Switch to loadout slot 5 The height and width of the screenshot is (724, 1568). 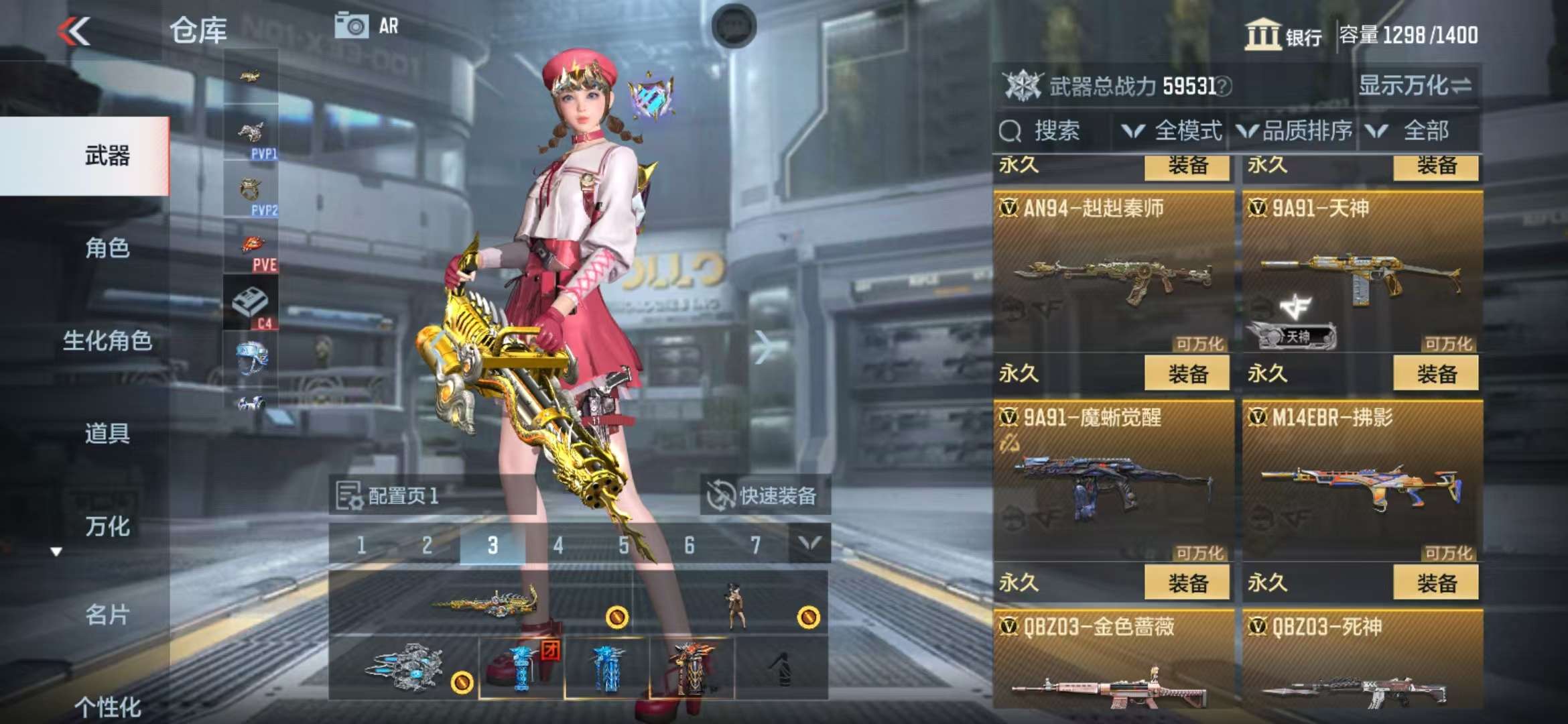(623, 545)
